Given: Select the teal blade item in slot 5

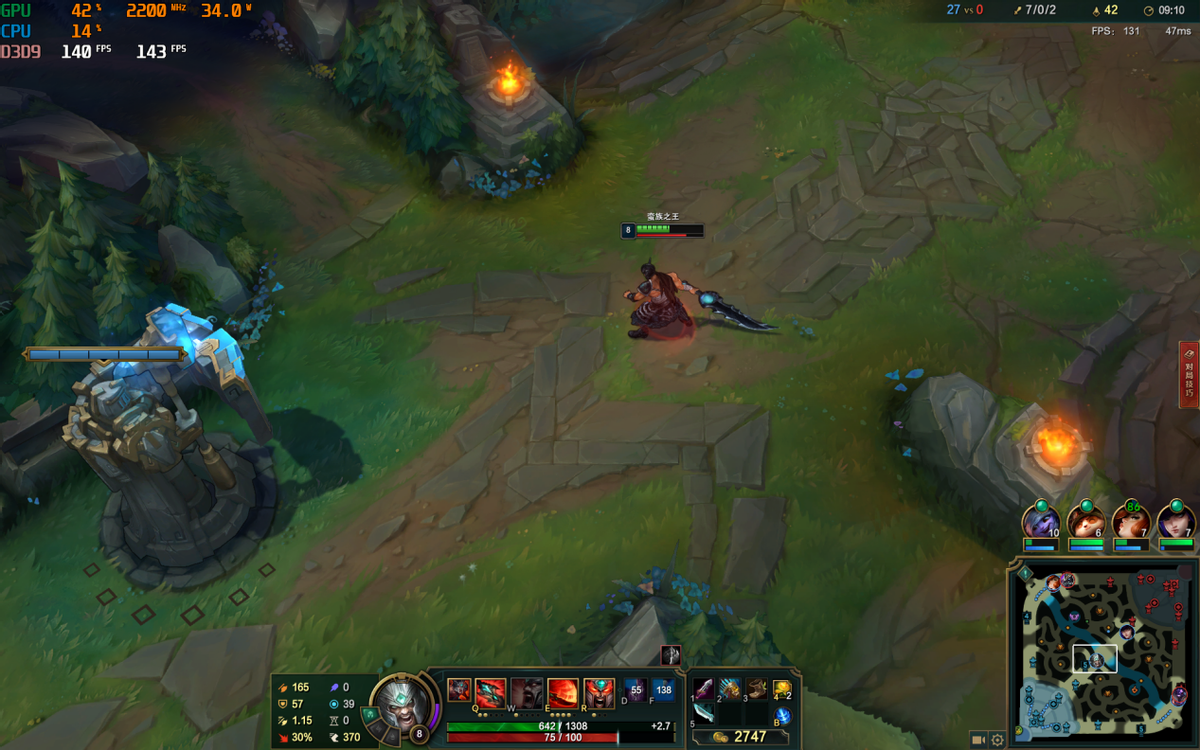Looking at the screenshot, I should pyautogui.click(x=704, y=713).
